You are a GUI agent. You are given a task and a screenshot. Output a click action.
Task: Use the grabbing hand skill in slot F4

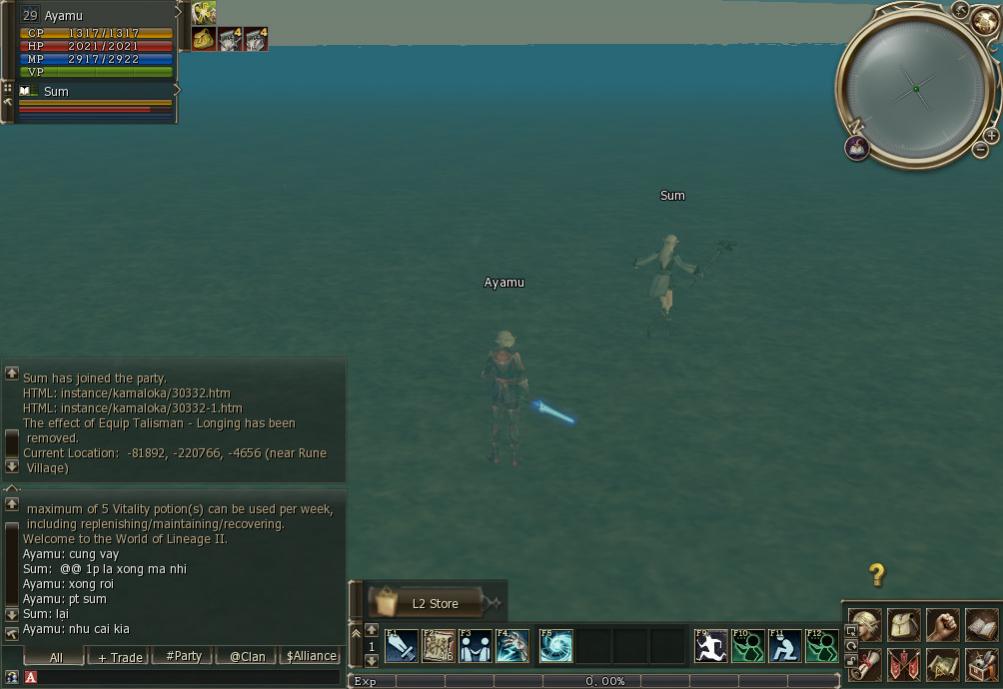pos(512,646)
